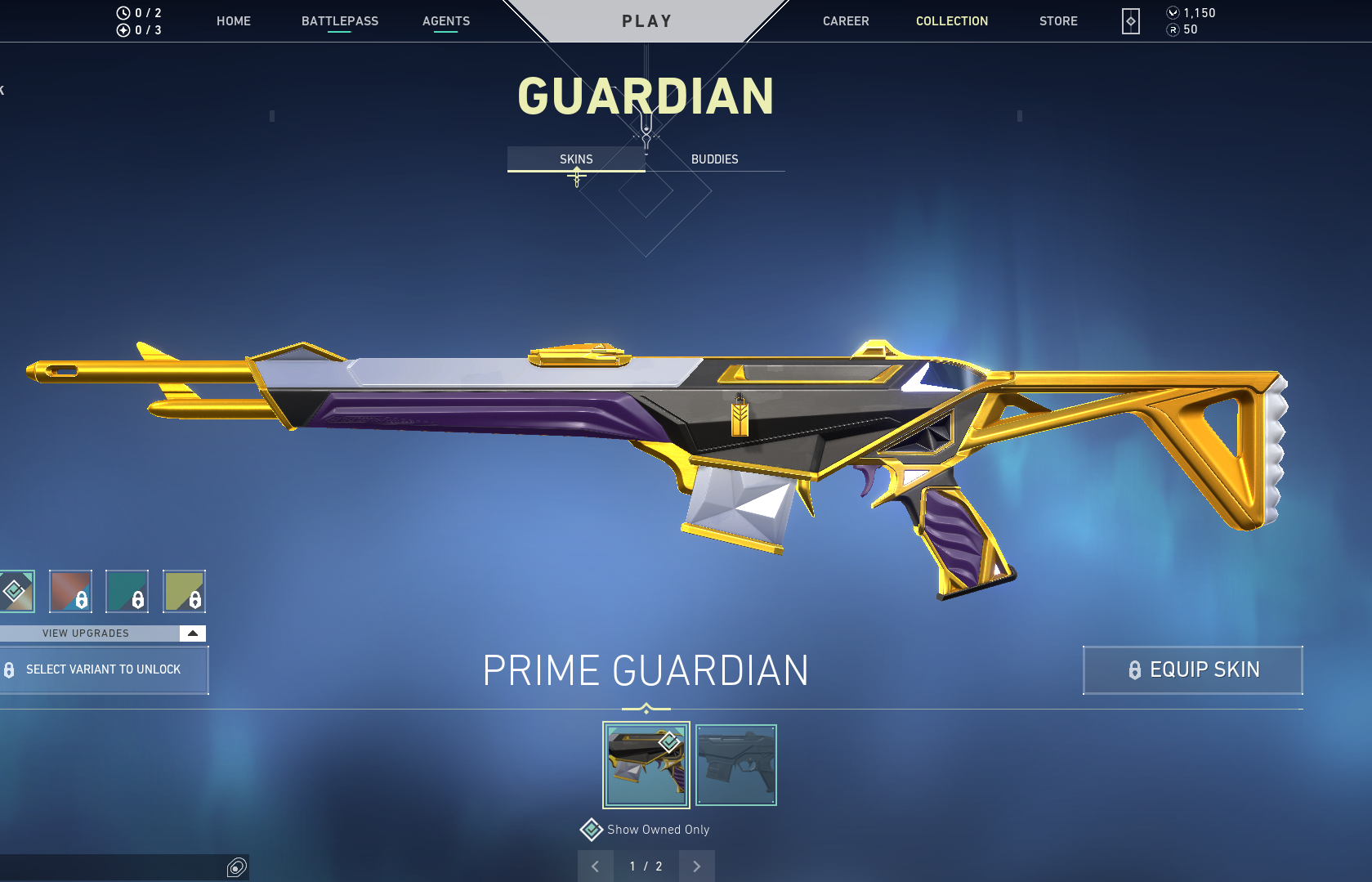The width and height of the screenshot is (1372, 882).
Task: Open the Store menu
Action: coord(1058,21)
